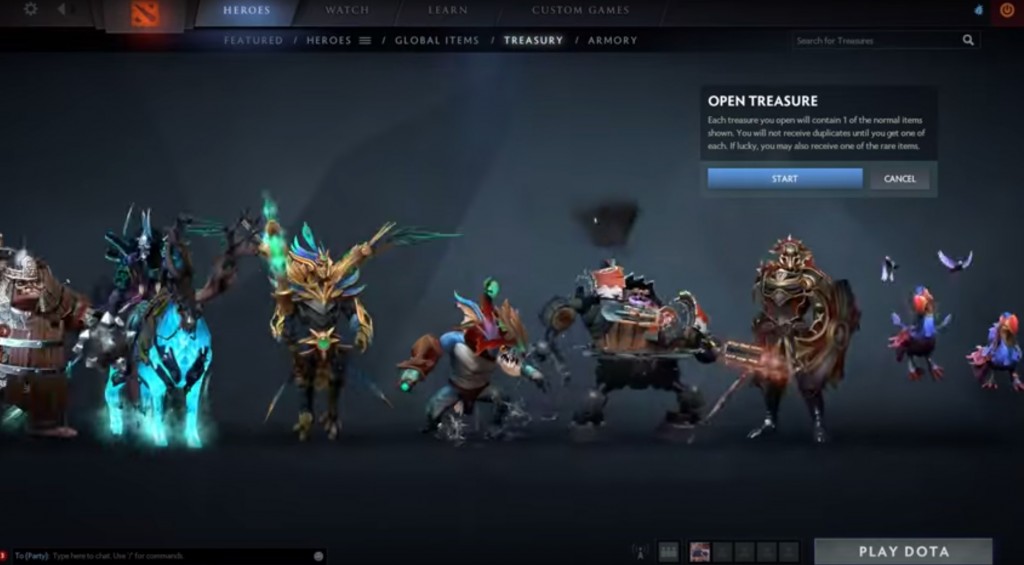1024x565 pixels.
Task: Start opening the treasure
Action: pos(784,178)
